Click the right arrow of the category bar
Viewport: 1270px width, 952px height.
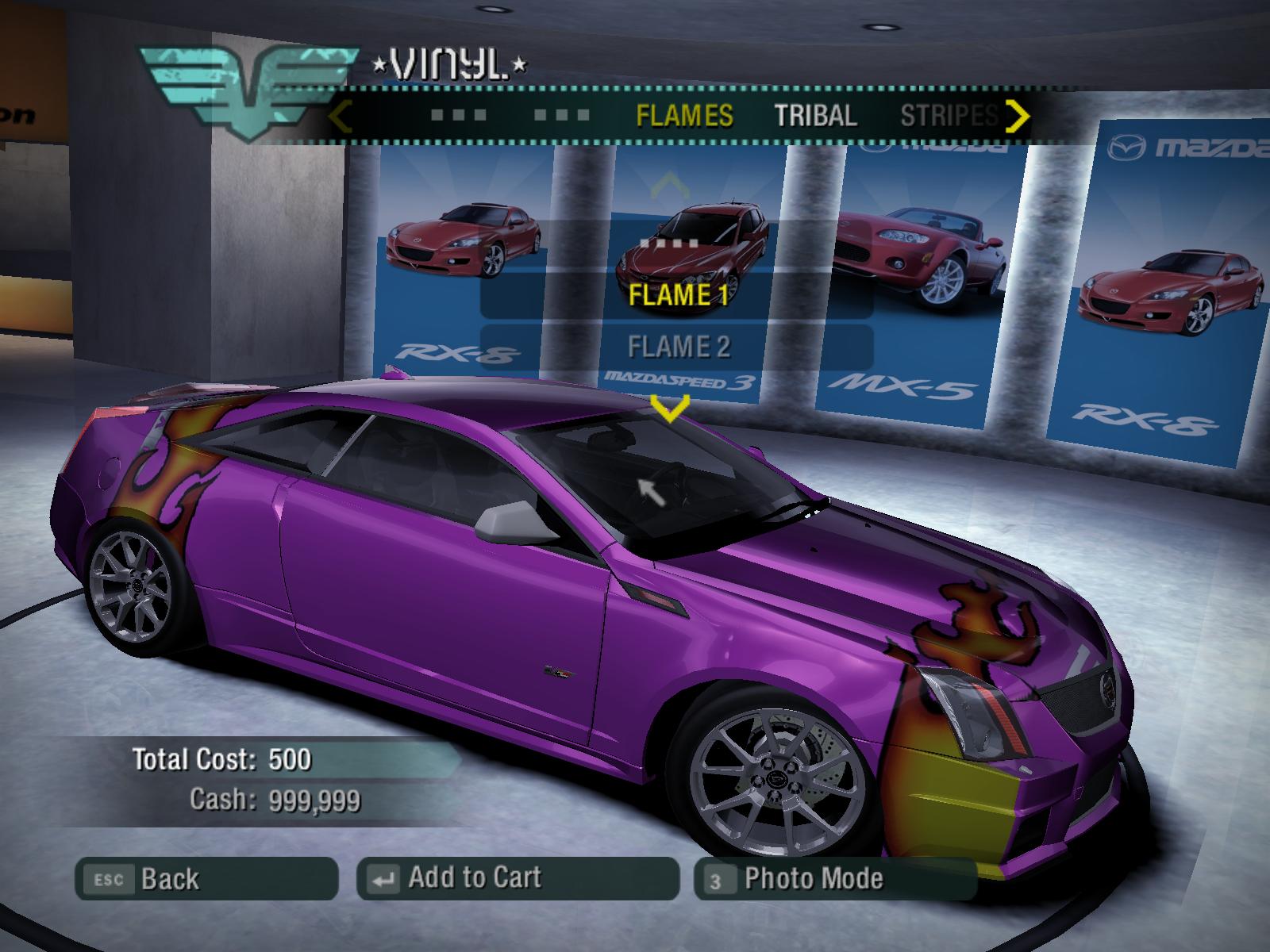click(1017, 116)
